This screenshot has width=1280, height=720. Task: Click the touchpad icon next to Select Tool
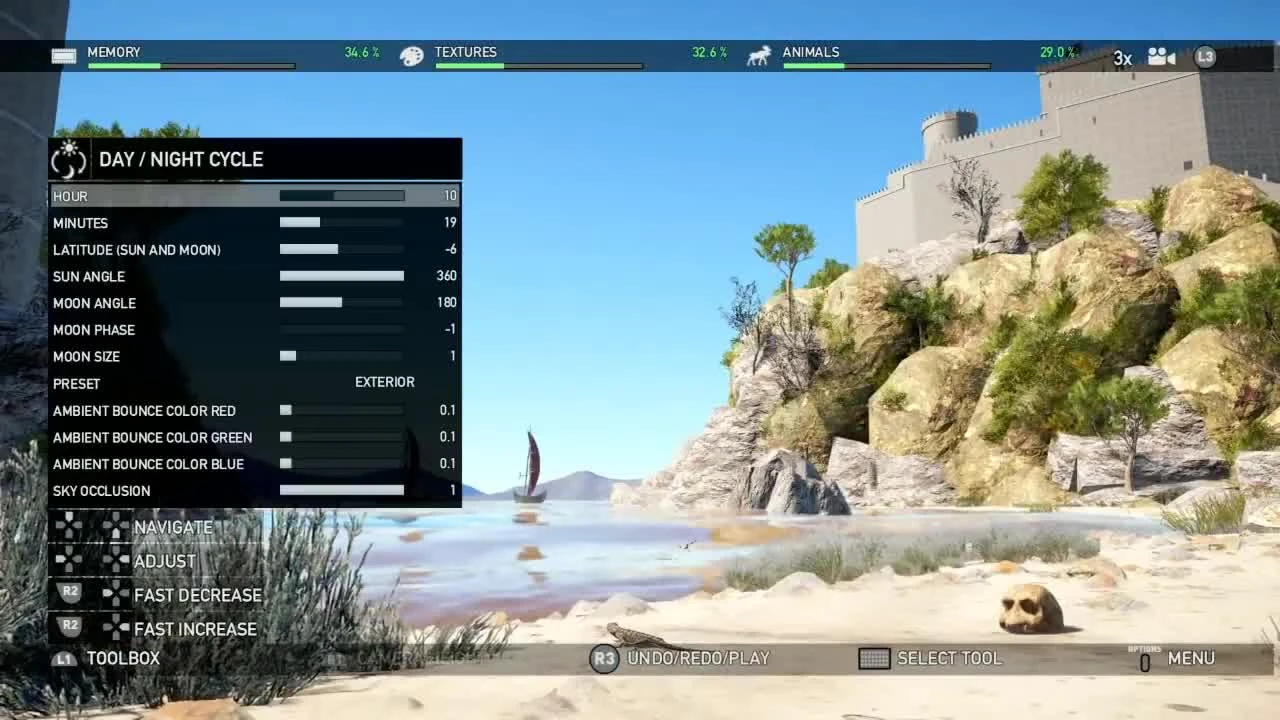875,658
